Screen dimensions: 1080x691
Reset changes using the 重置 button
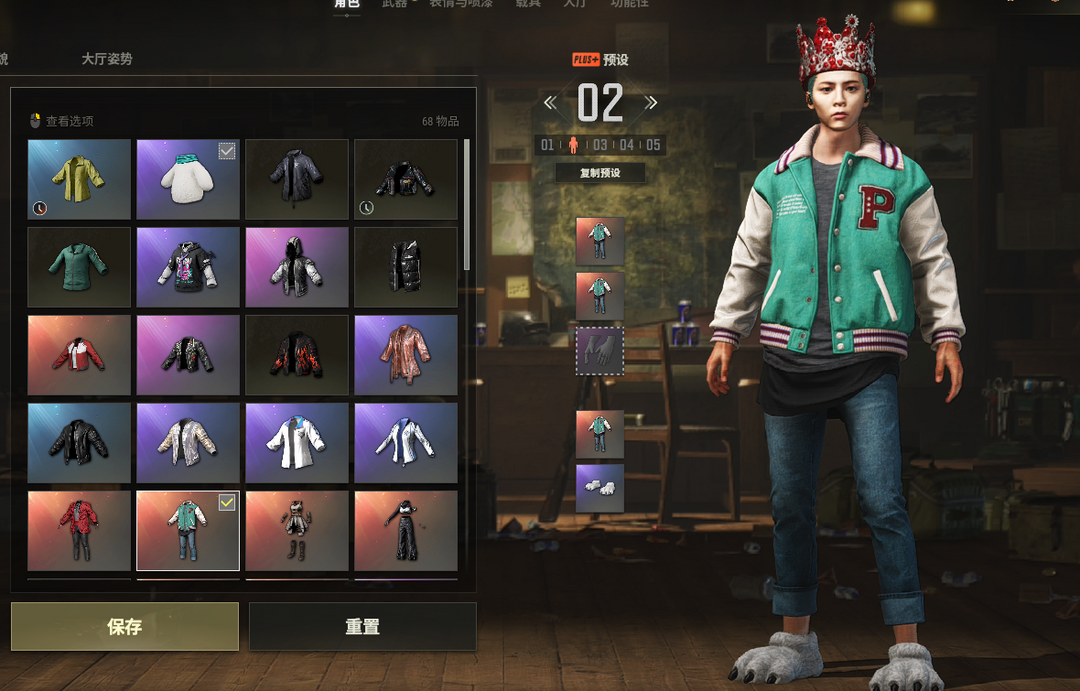tap(362, 627)
